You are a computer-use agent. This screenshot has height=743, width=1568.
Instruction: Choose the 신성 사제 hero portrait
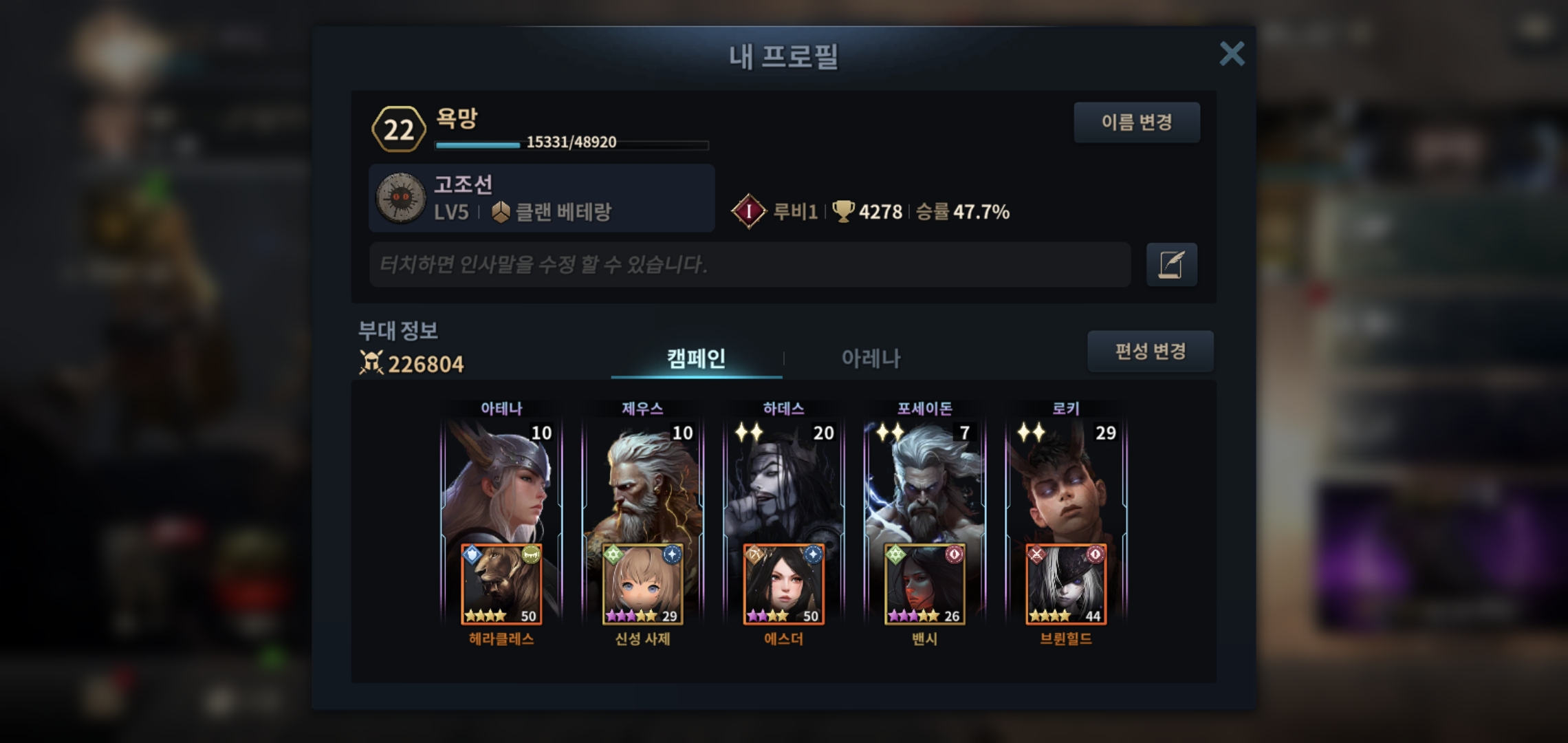pos(642,585)
